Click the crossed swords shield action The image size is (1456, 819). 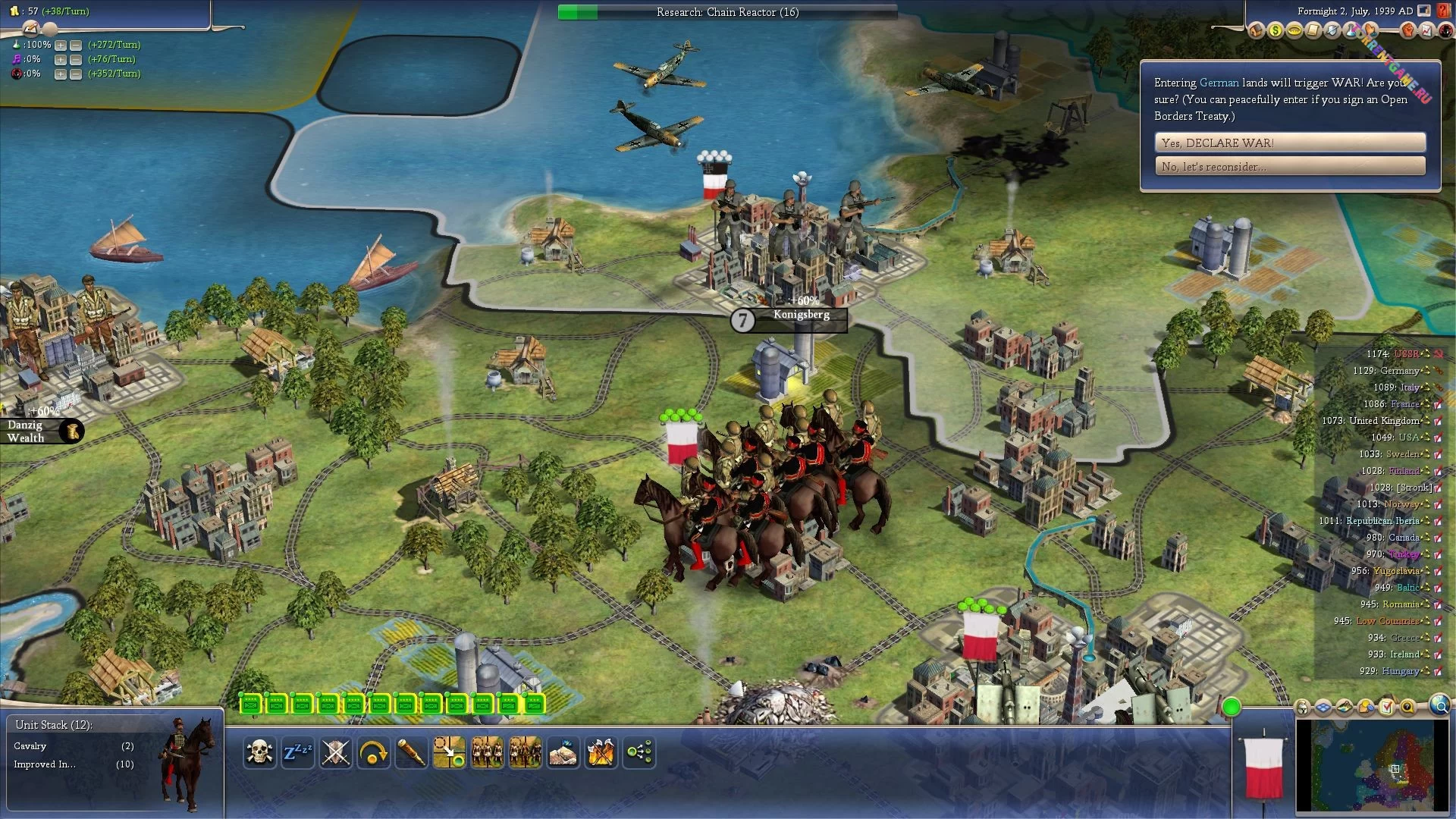[x=335, y=753]
